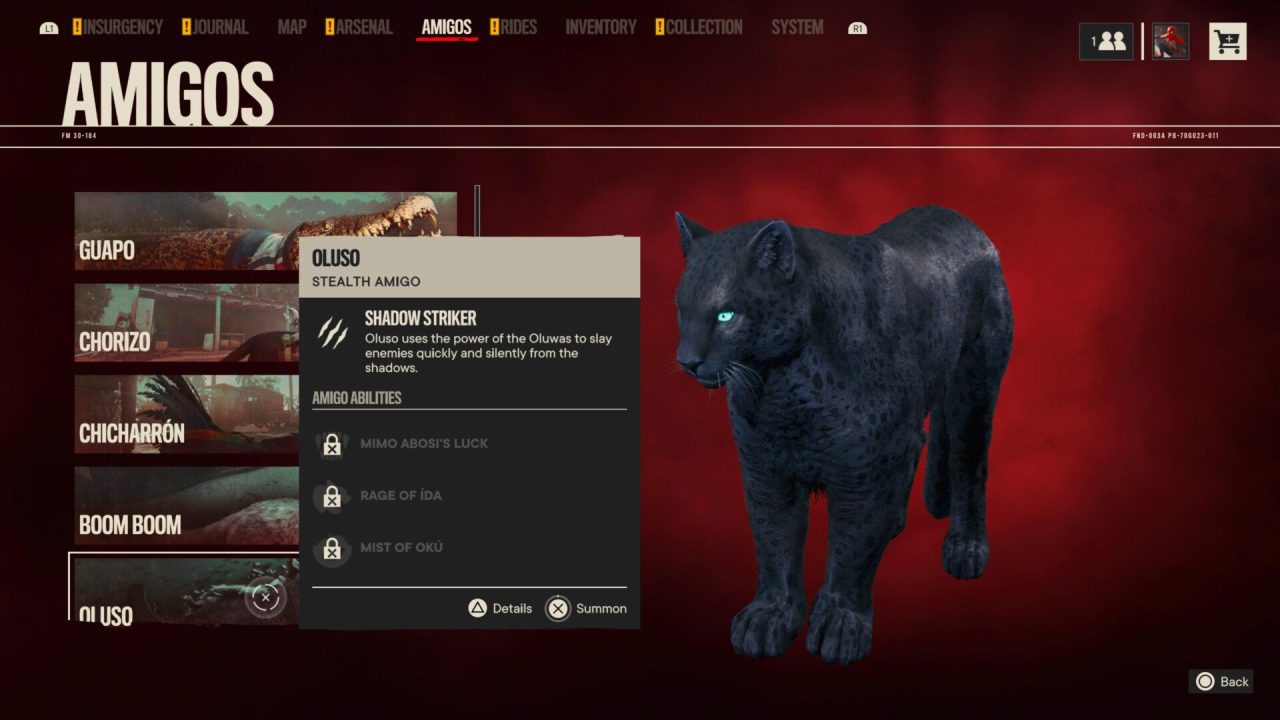This screenshot has height=720, width=1280.
Task: Click the lock icon on Rage of Ída
Action: click(332, 497)
